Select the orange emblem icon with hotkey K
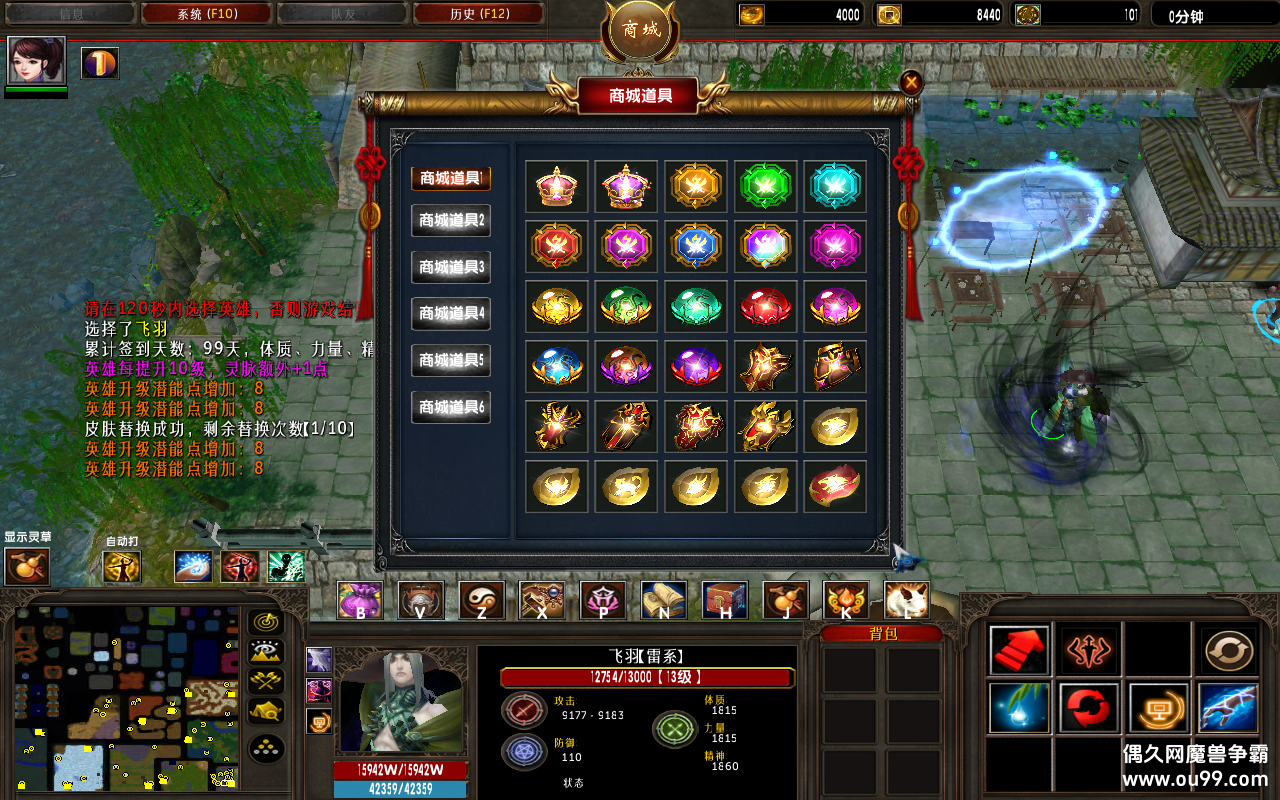The width and height of the screenshot is (1280, 800). point(845,601)
